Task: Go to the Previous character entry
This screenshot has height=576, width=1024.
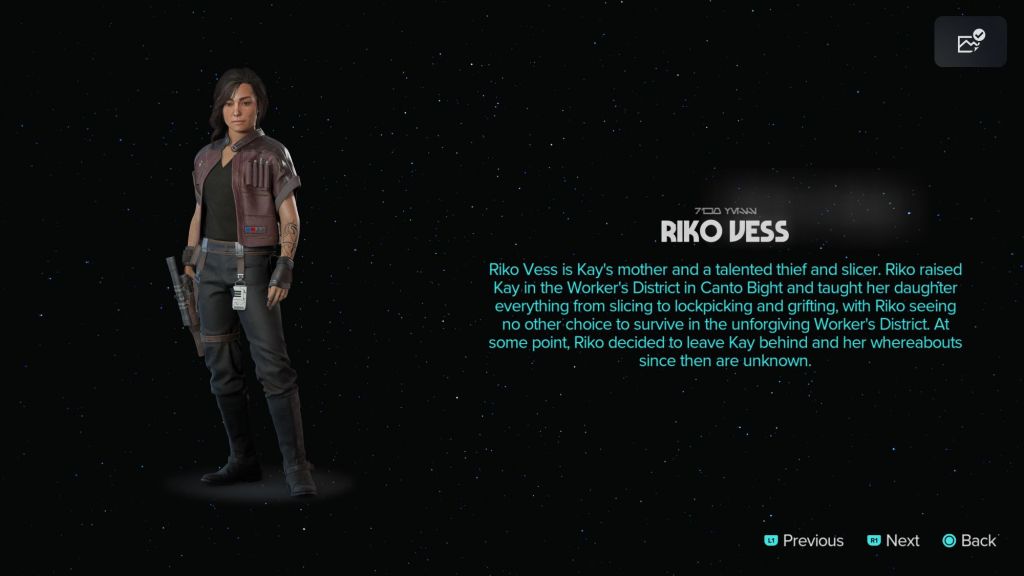Action: coord(804,541)
